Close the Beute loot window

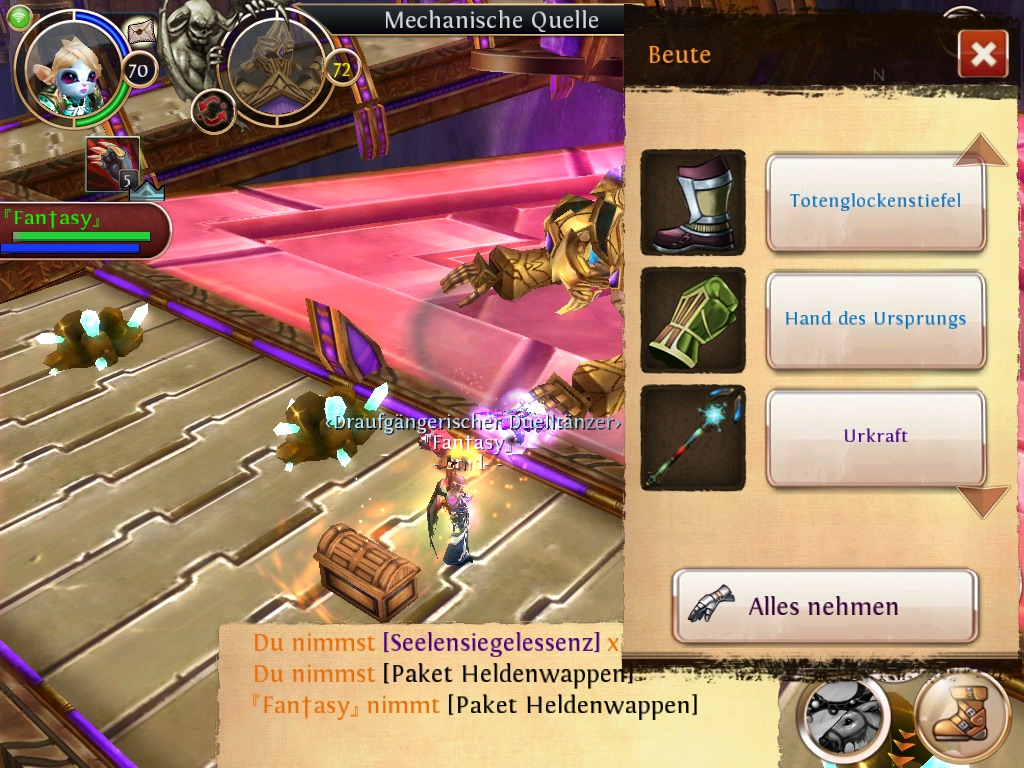982,54
